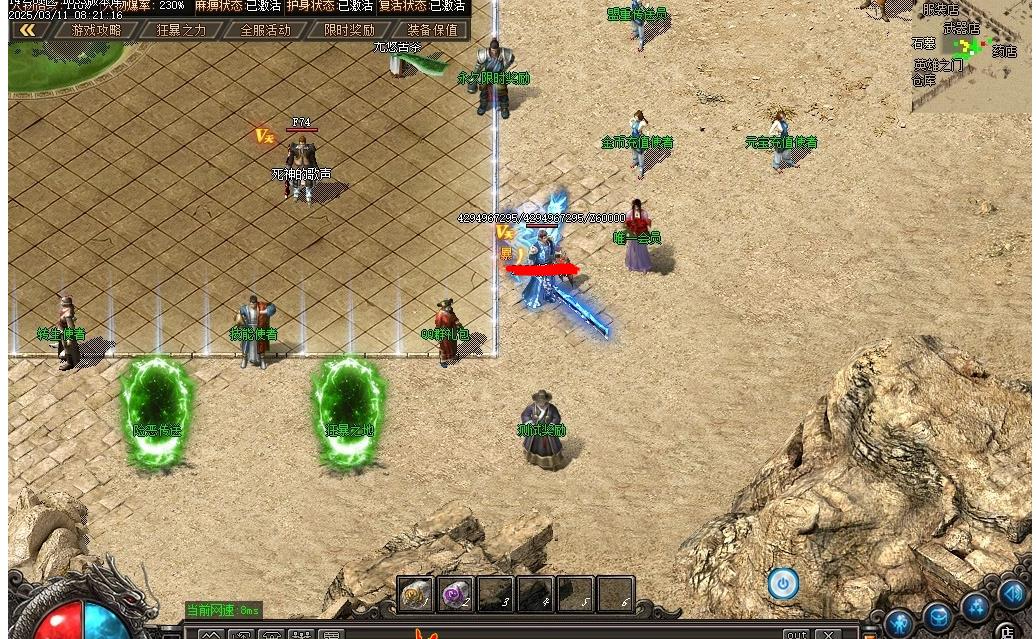
Task: Collapse the top menu with the double-arrow button
Action: [28, 30]
